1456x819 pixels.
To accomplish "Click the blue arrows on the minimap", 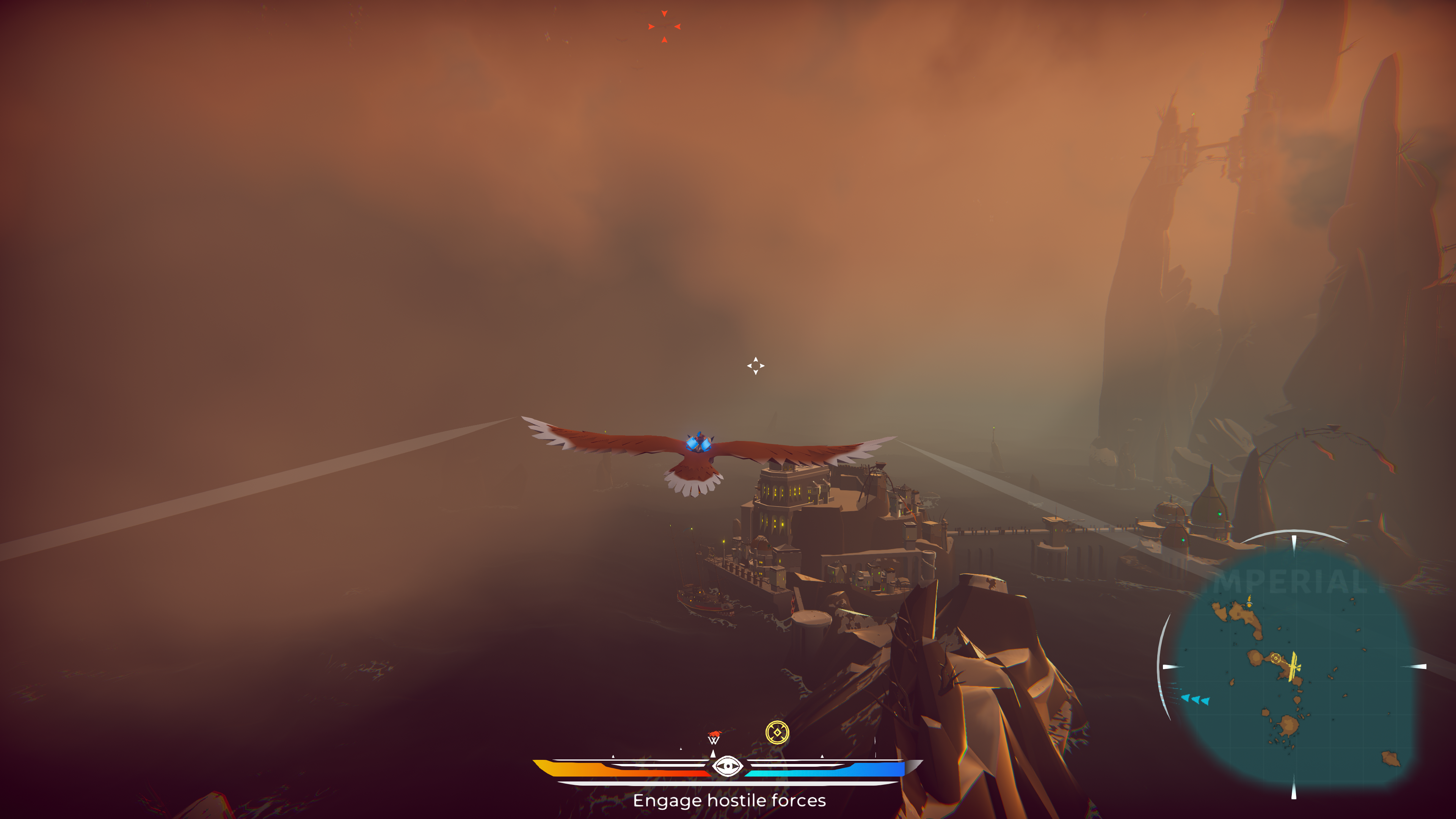I will [1195, 700].
